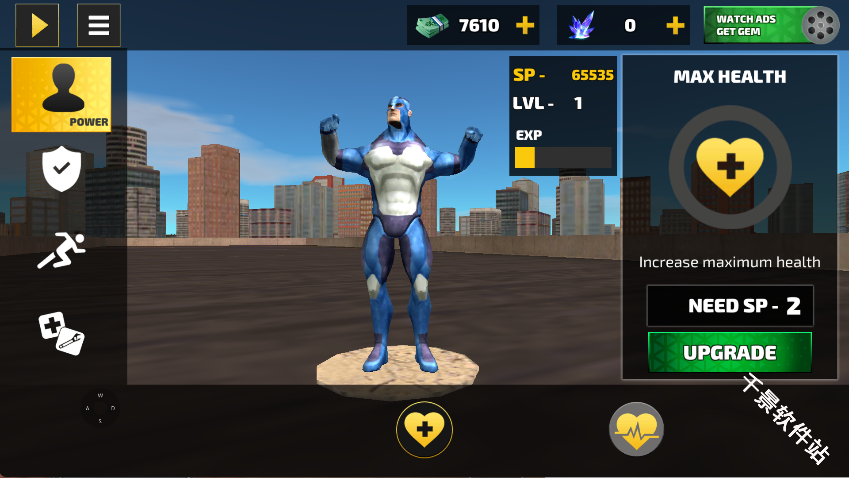Image resolution: width=849 pixels, height=478 pixels.
Task: Buy gems using the crystal plus button
Action: (675, 25)
